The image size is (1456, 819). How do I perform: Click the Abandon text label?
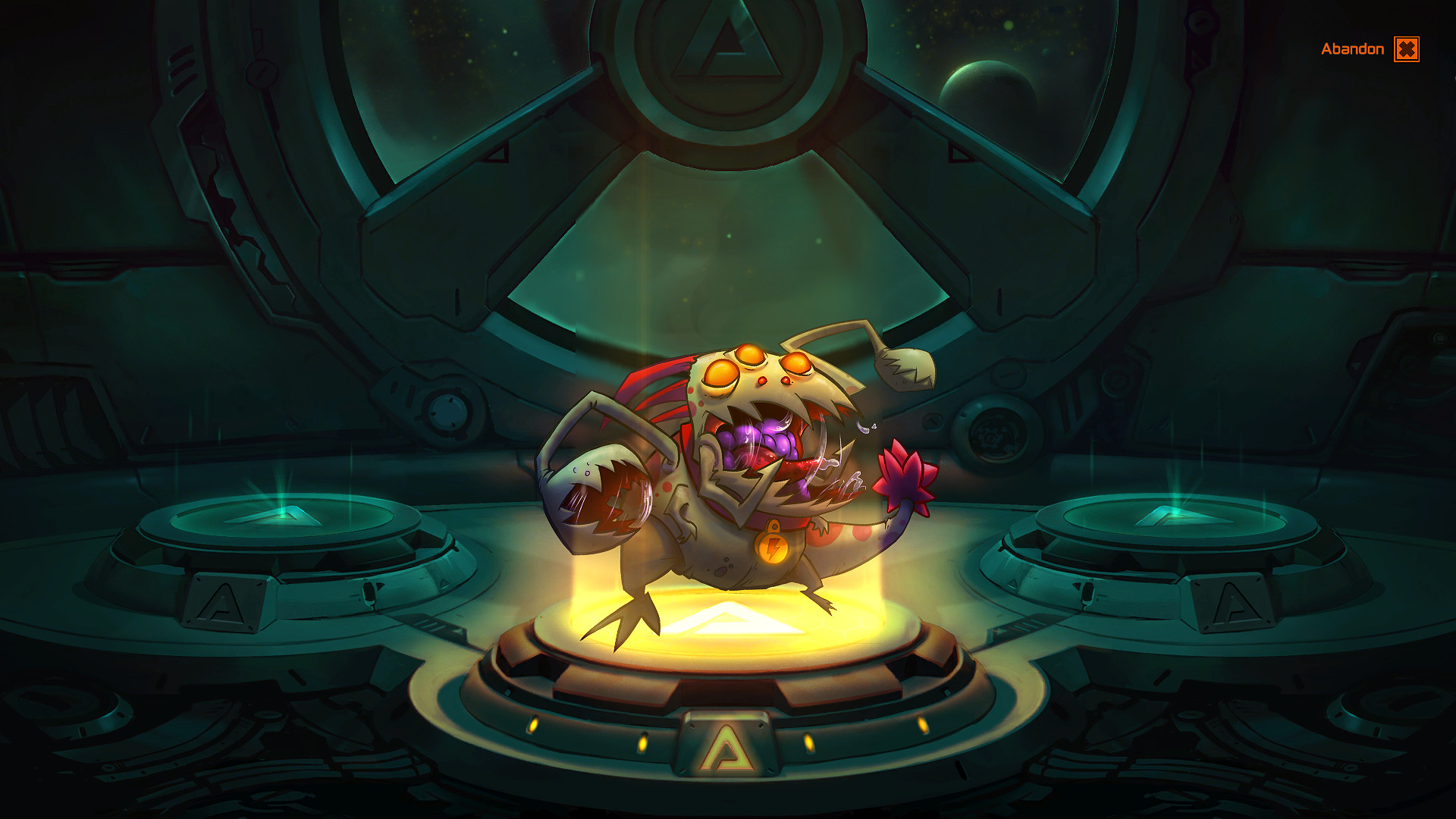(1352, 49)
